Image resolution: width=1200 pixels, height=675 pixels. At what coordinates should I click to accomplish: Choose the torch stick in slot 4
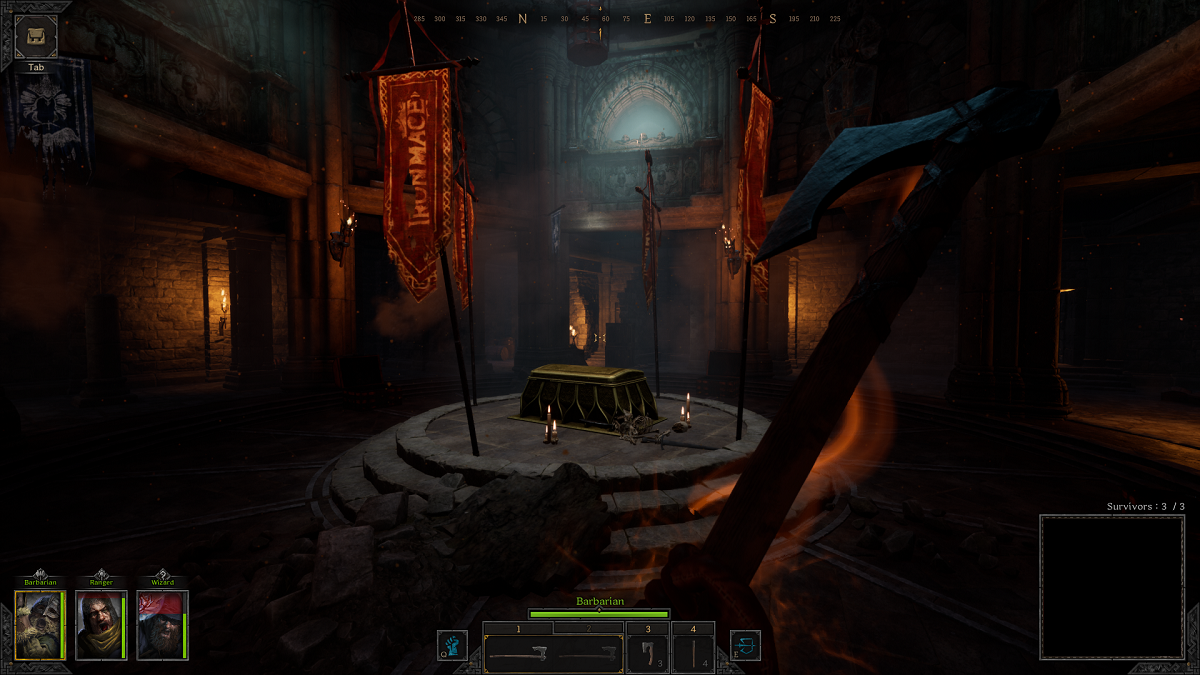(693, 654)
